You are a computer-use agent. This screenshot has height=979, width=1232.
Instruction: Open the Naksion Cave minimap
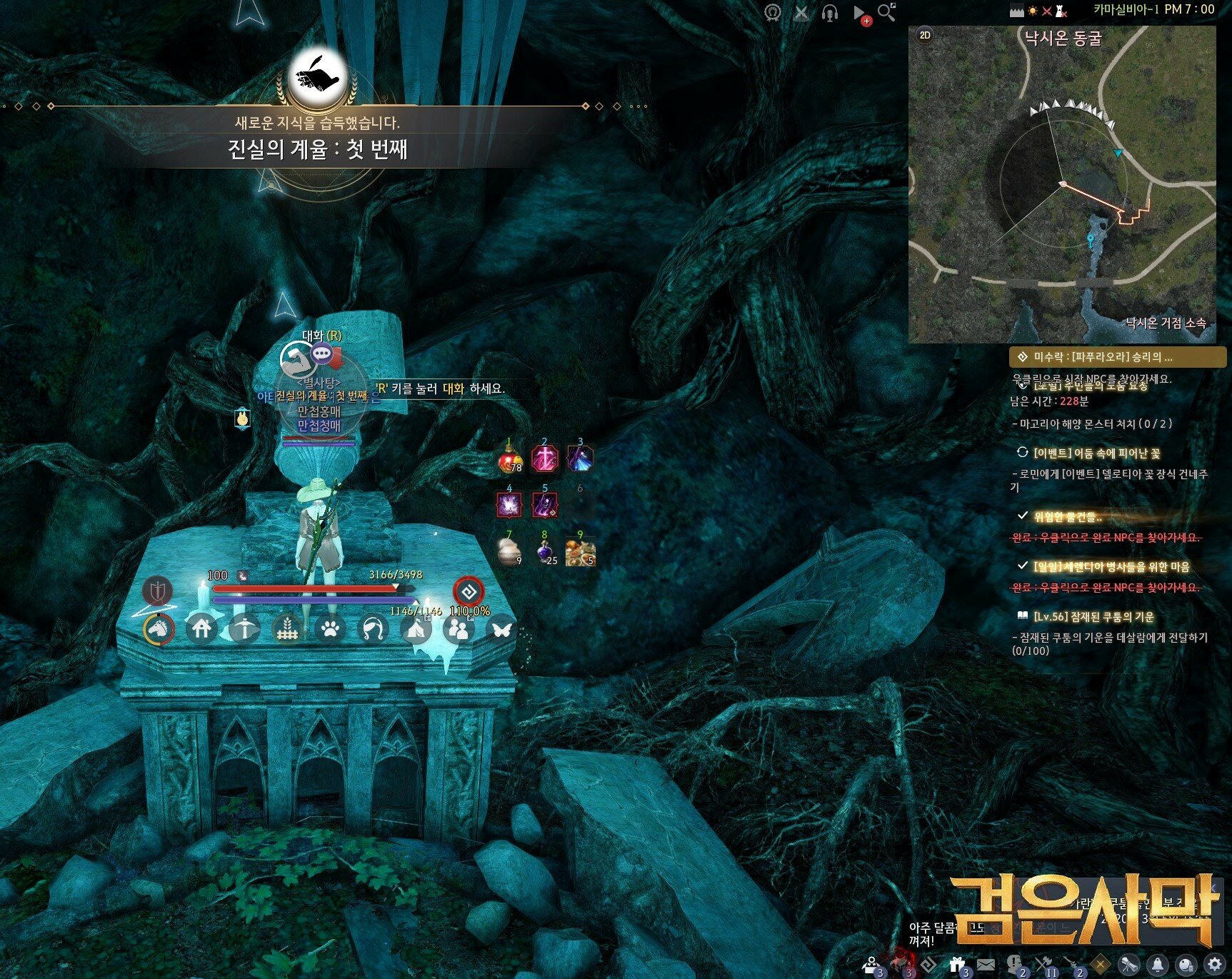pos(1062,184)
